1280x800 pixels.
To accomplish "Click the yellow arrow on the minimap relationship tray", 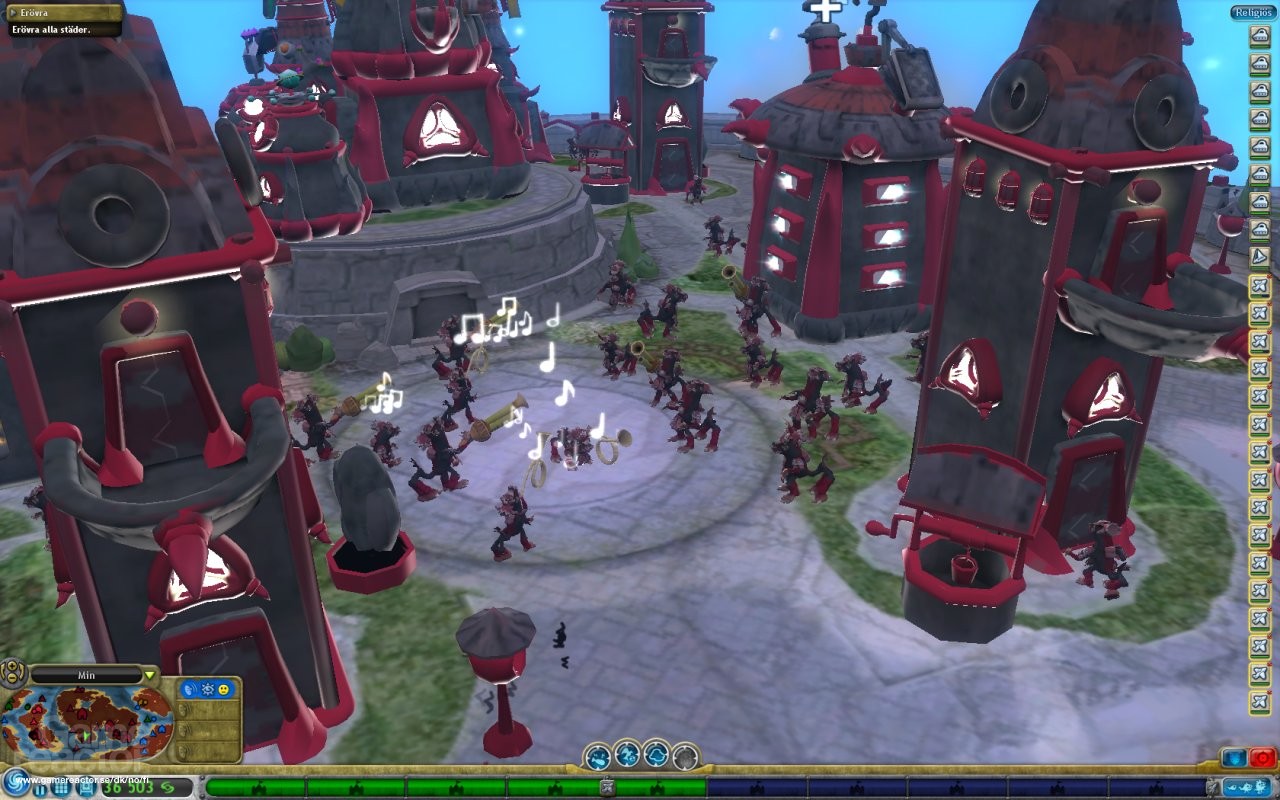I will click(x=149, y=675).
